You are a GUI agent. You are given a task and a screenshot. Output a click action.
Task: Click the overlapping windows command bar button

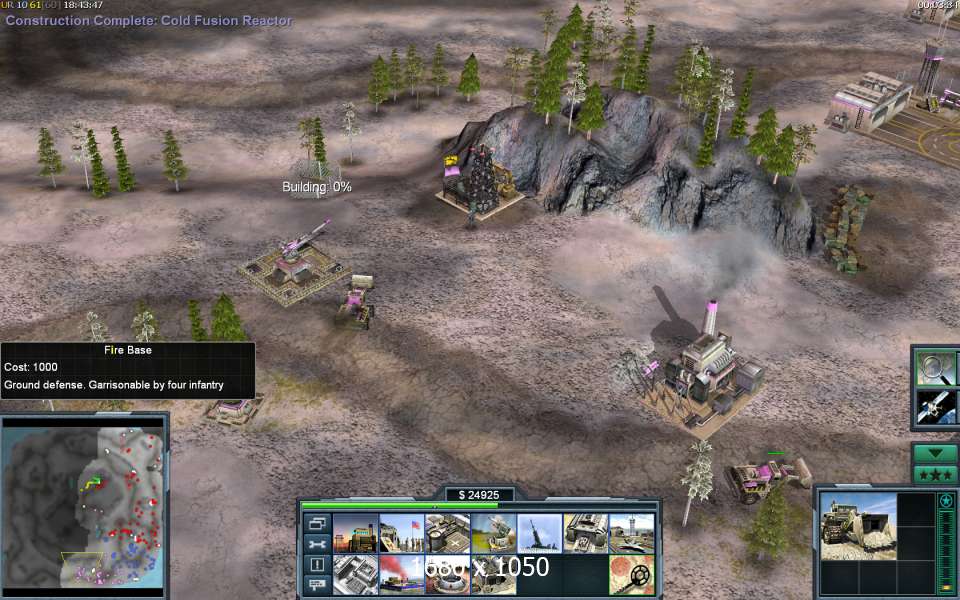[316, 523]
